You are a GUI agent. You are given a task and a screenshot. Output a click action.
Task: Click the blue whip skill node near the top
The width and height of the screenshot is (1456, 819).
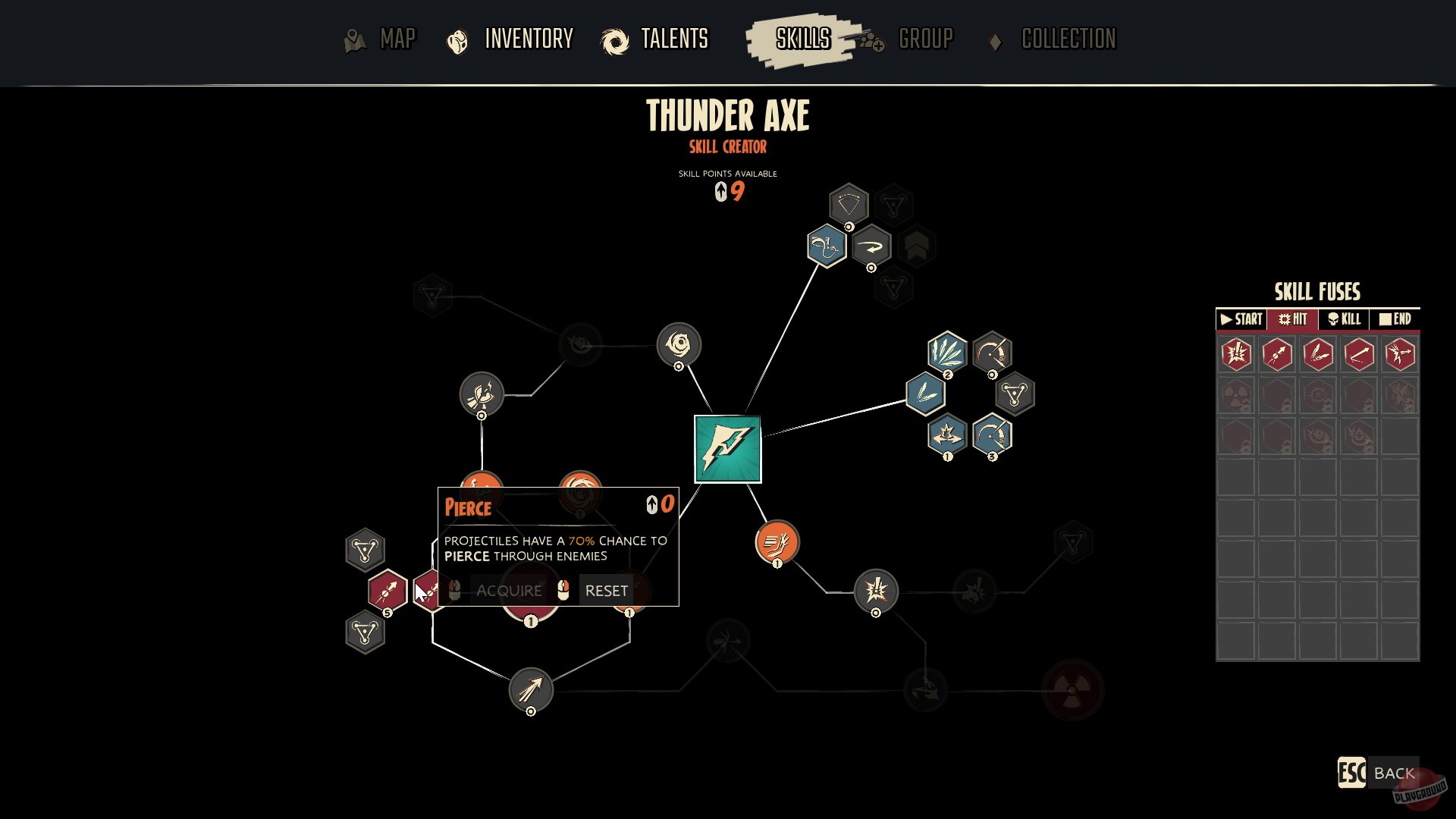tap(825, 246)
